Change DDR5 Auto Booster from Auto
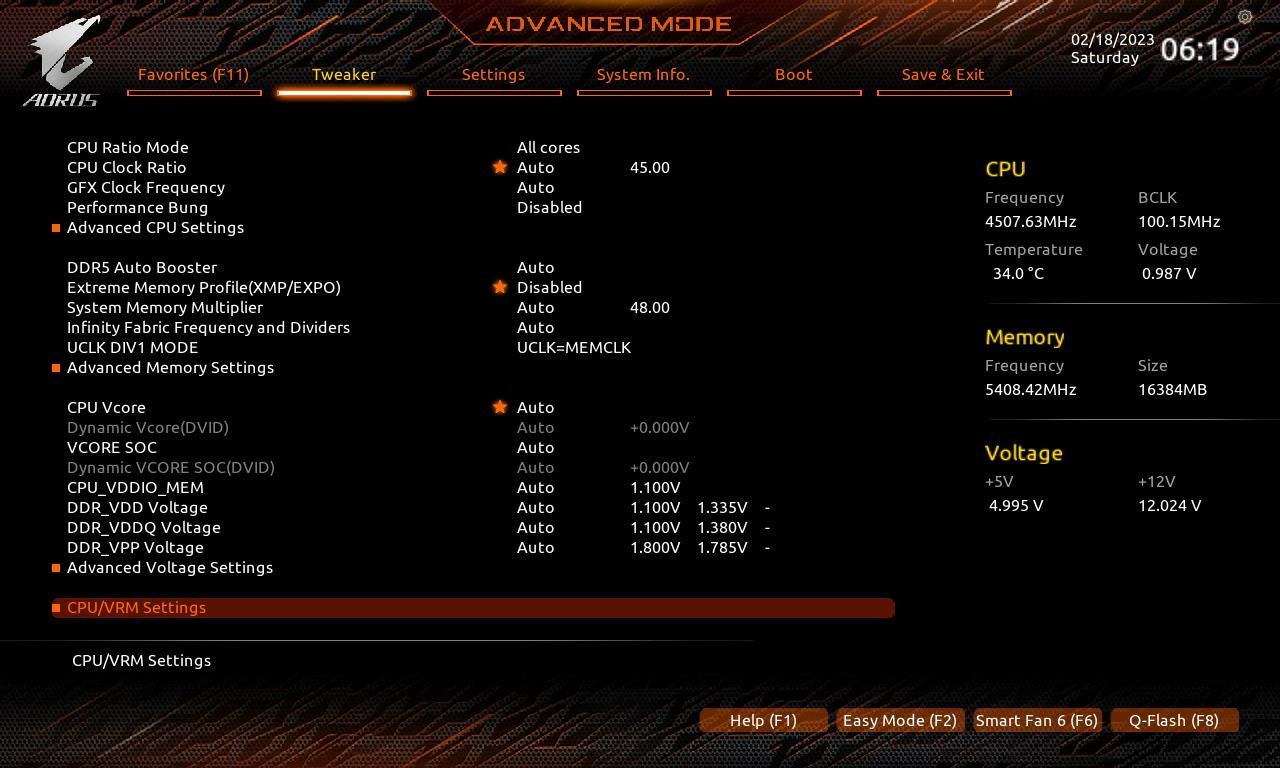The width and height of the screenshot is (1280, 768). [x=535, y=267]
